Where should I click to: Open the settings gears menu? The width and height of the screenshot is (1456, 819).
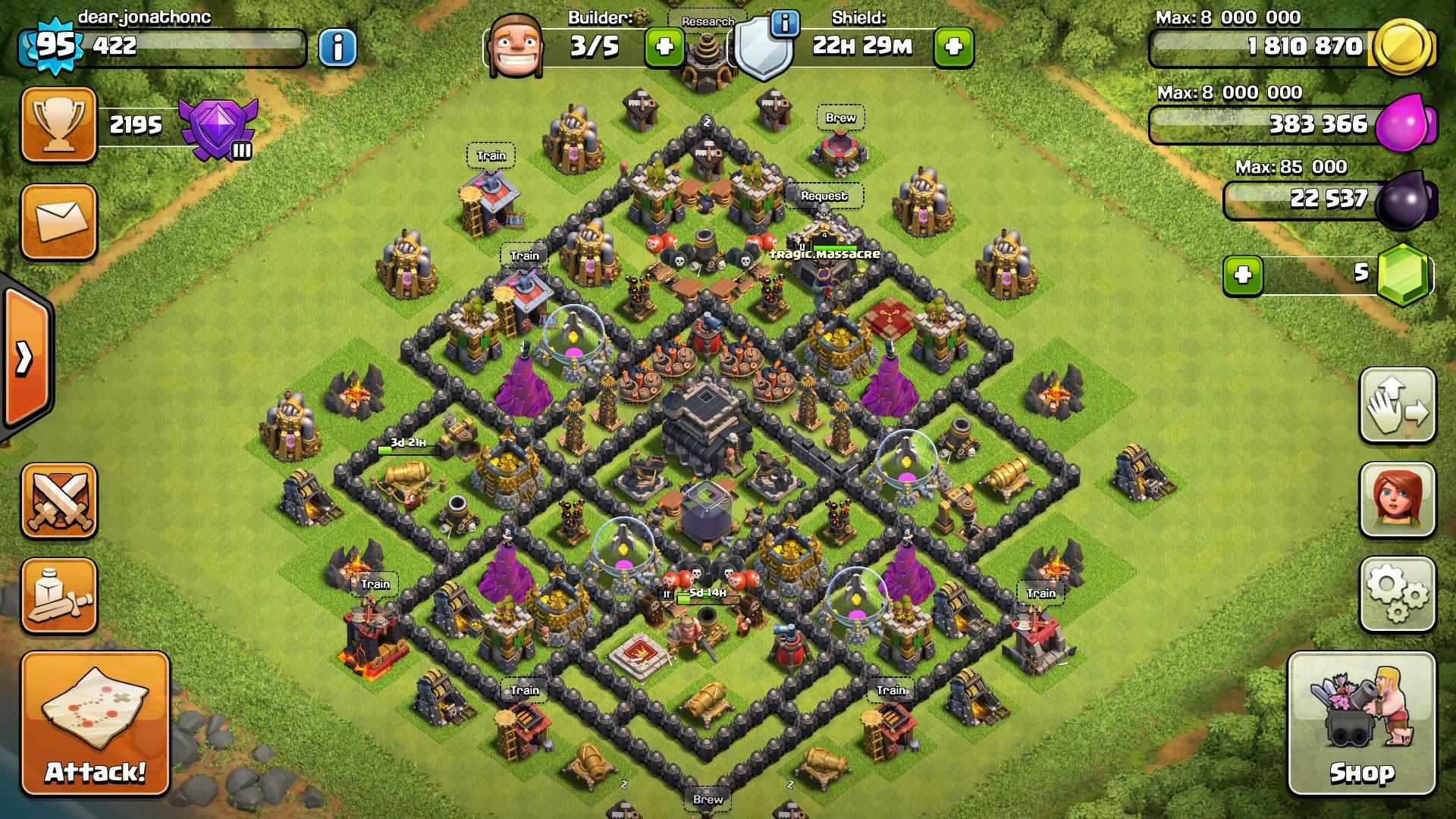1397,595
